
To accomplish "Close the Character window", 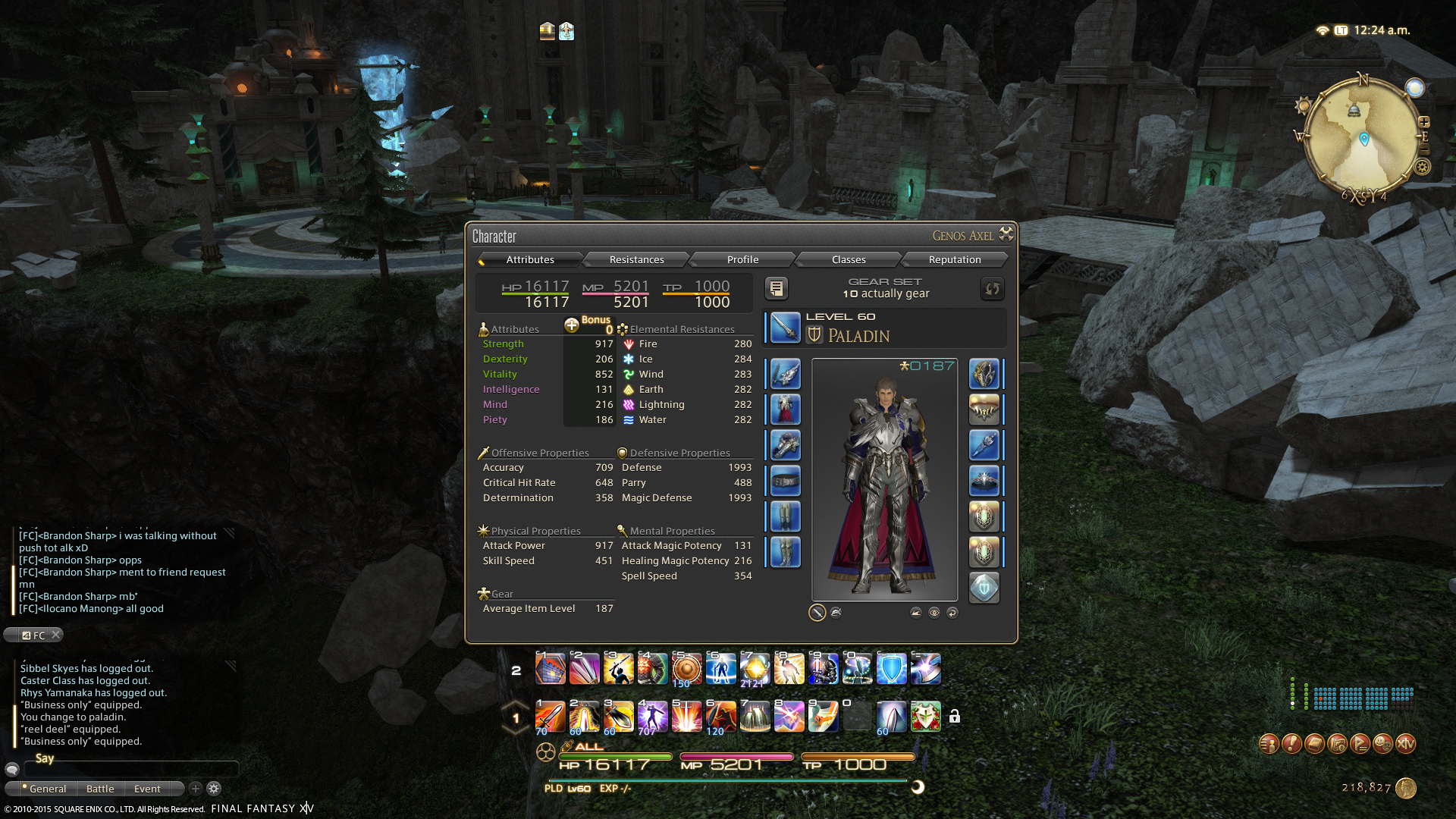I will click(x=1006, y=234).
